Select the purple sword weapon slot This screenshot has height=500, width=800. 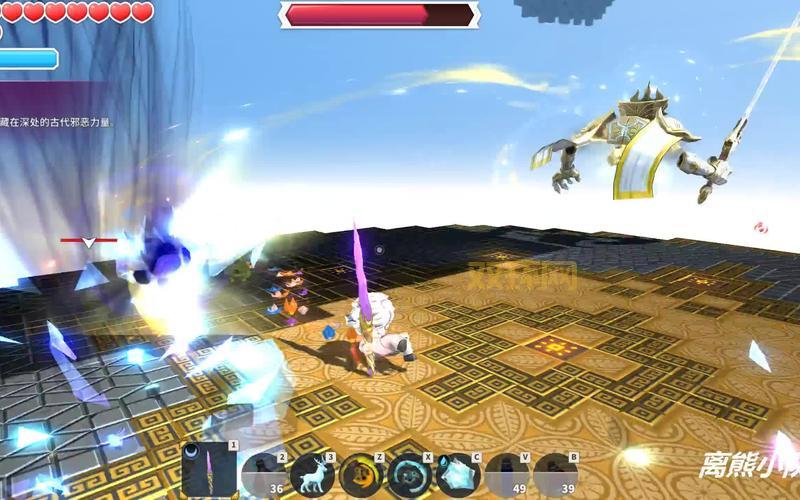pyautogui.click(x=210, y=471)
